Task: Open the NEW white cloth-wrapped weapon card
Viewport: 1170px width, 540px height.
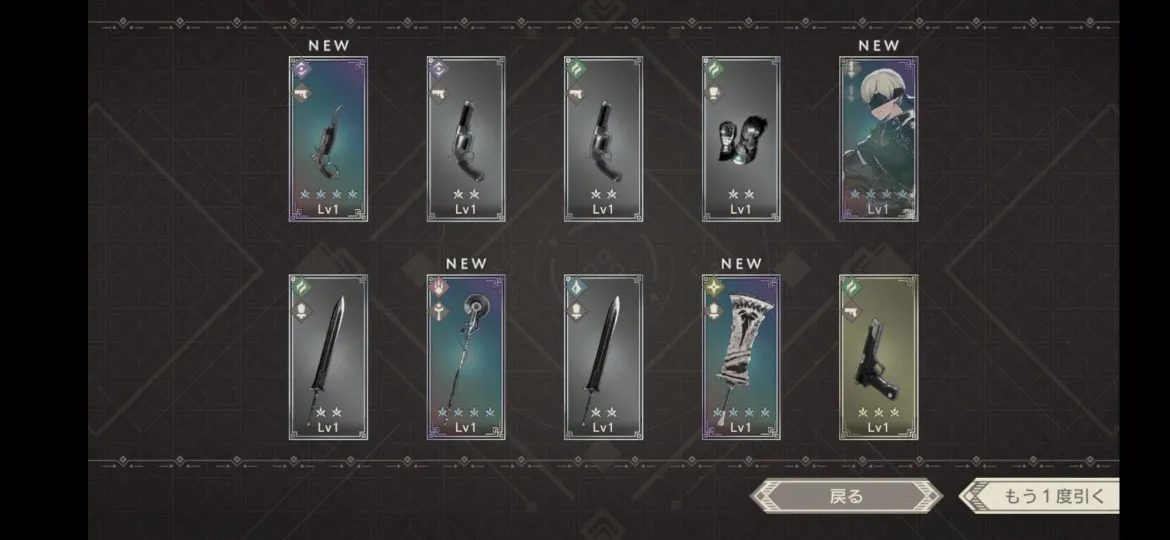Action: [741, 357]
